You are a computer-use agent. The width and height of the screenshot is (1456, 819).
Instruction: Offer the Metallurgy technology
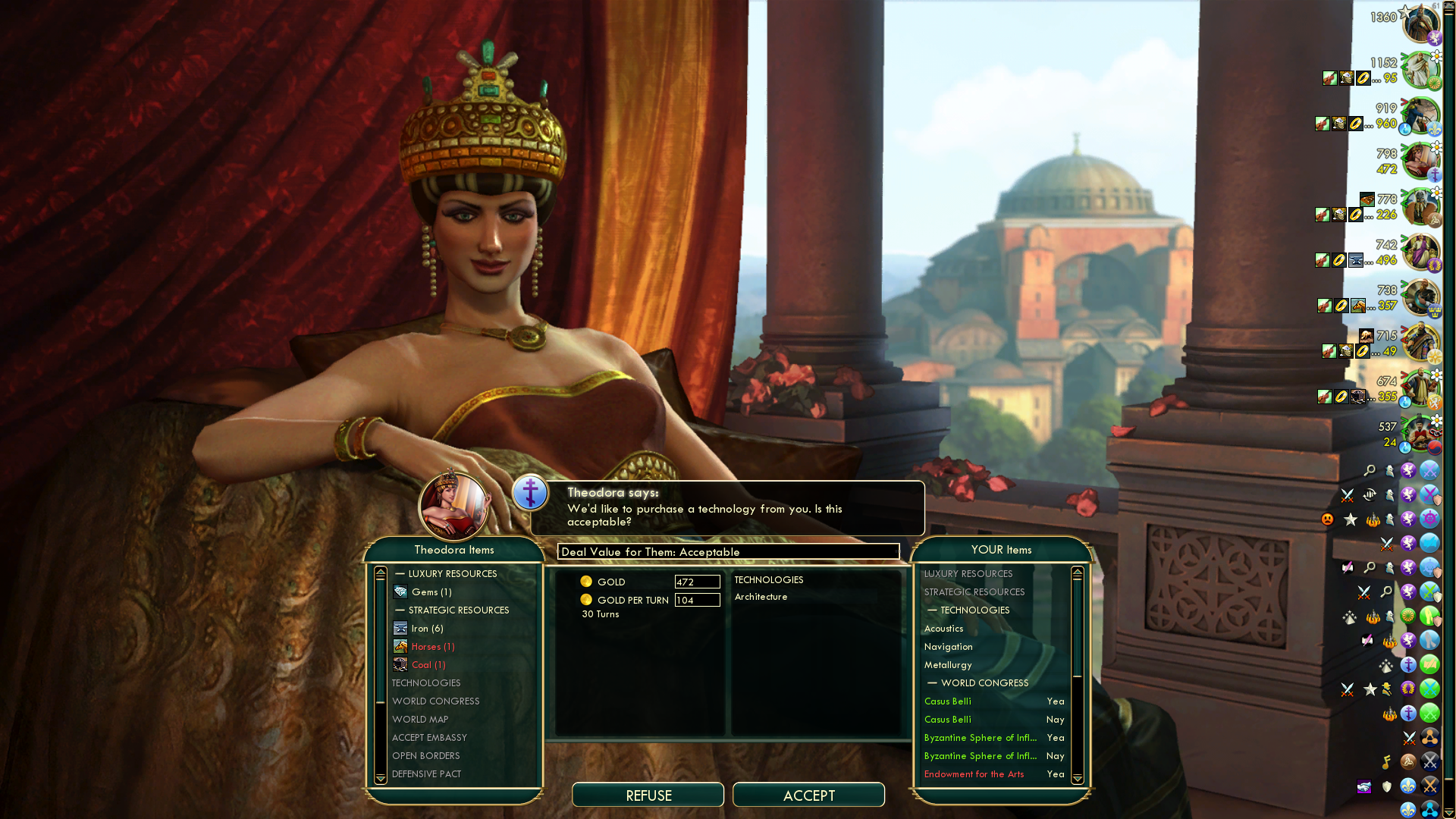[947, 665]
